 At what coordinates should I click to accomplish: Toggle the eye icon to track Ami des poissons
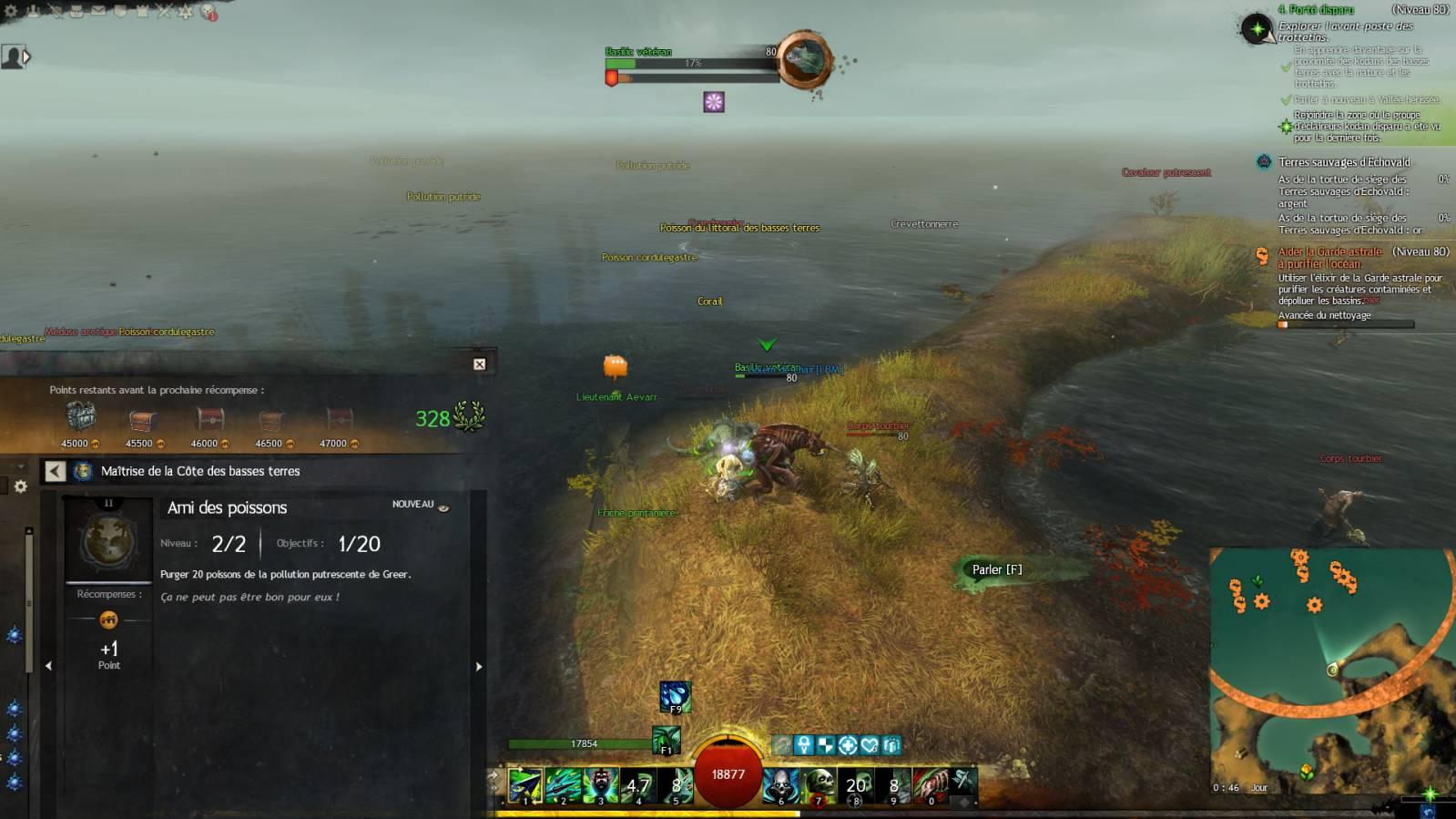point(443,507)
